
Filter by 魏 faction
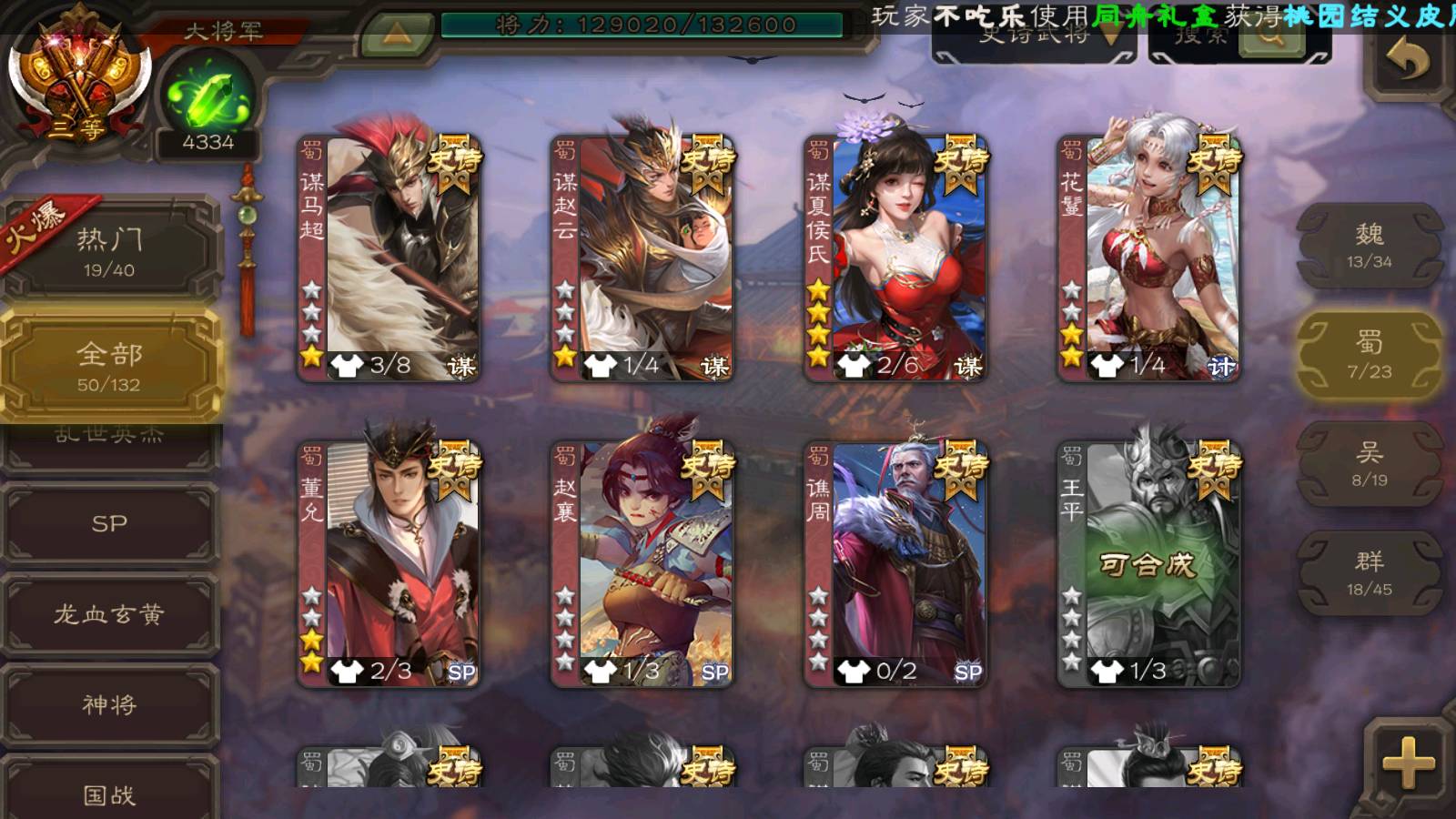tap(1369, 246)
